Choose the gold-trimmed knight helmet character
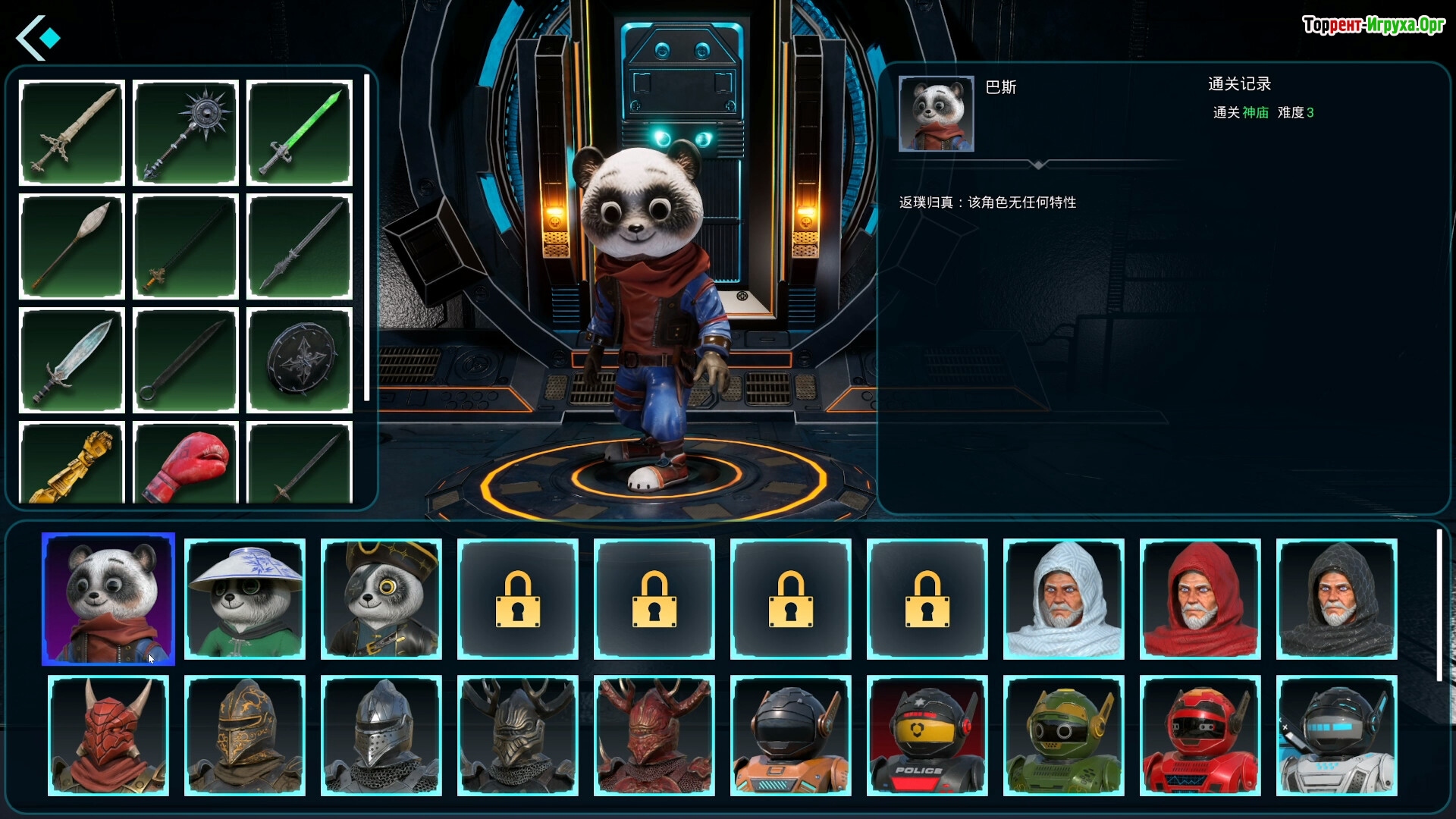Viewport: 1456px width, 819px height. coord(245,736)
